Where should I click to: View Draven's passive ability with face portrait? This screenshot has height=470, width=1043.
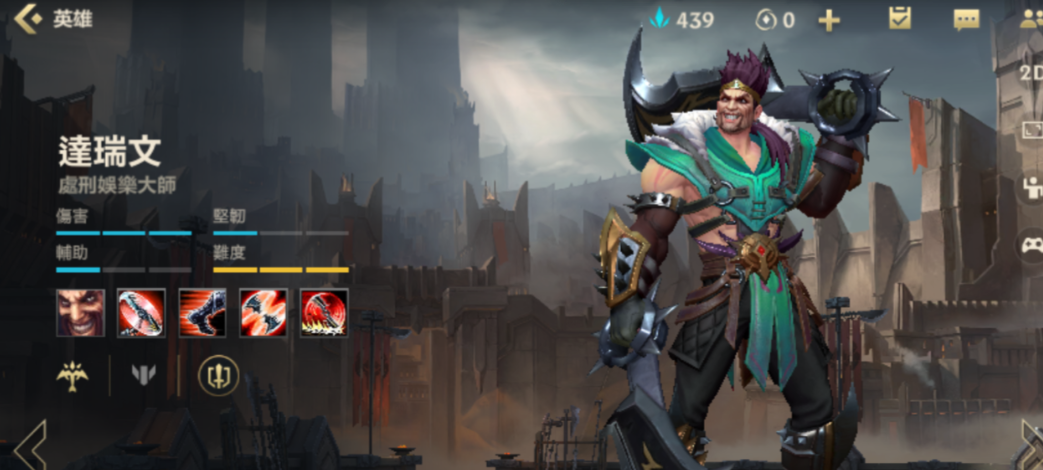(81, 312)
